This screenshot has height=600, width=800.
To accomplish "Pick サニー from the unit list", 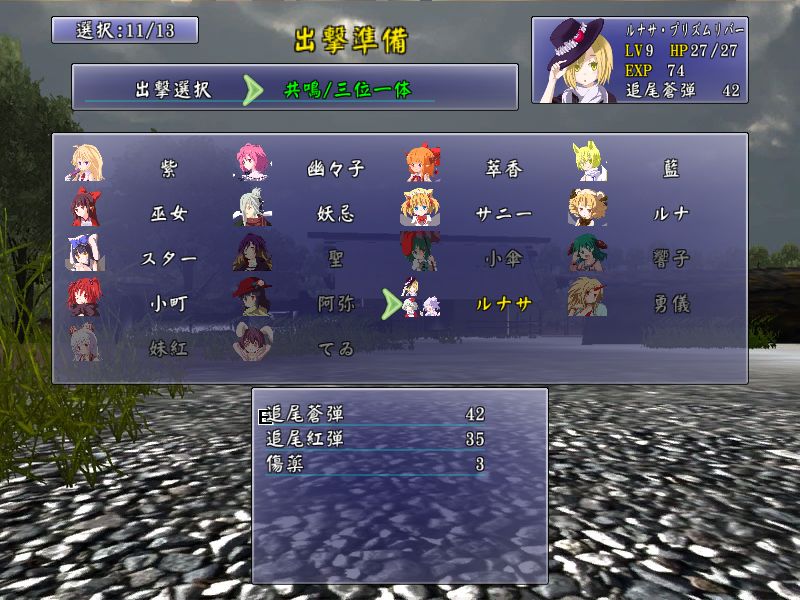I will tap(503, 214).
